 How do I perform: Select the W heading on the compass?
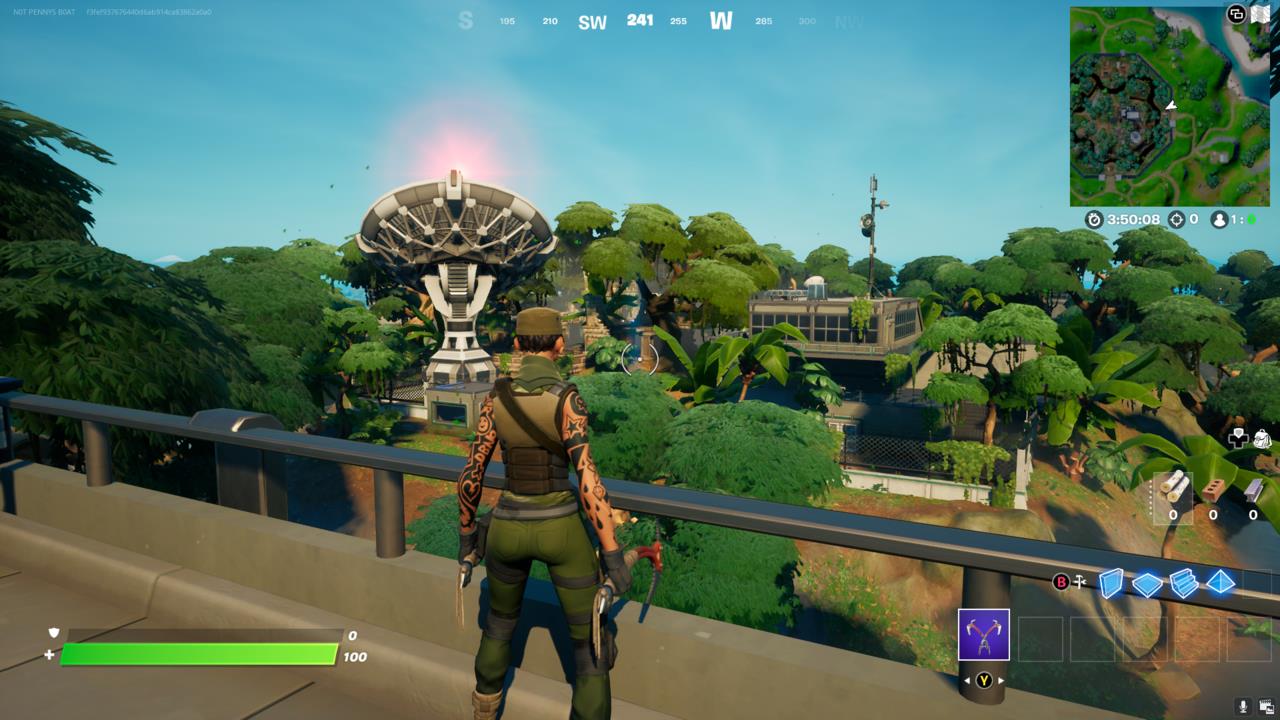click(722, 20)
